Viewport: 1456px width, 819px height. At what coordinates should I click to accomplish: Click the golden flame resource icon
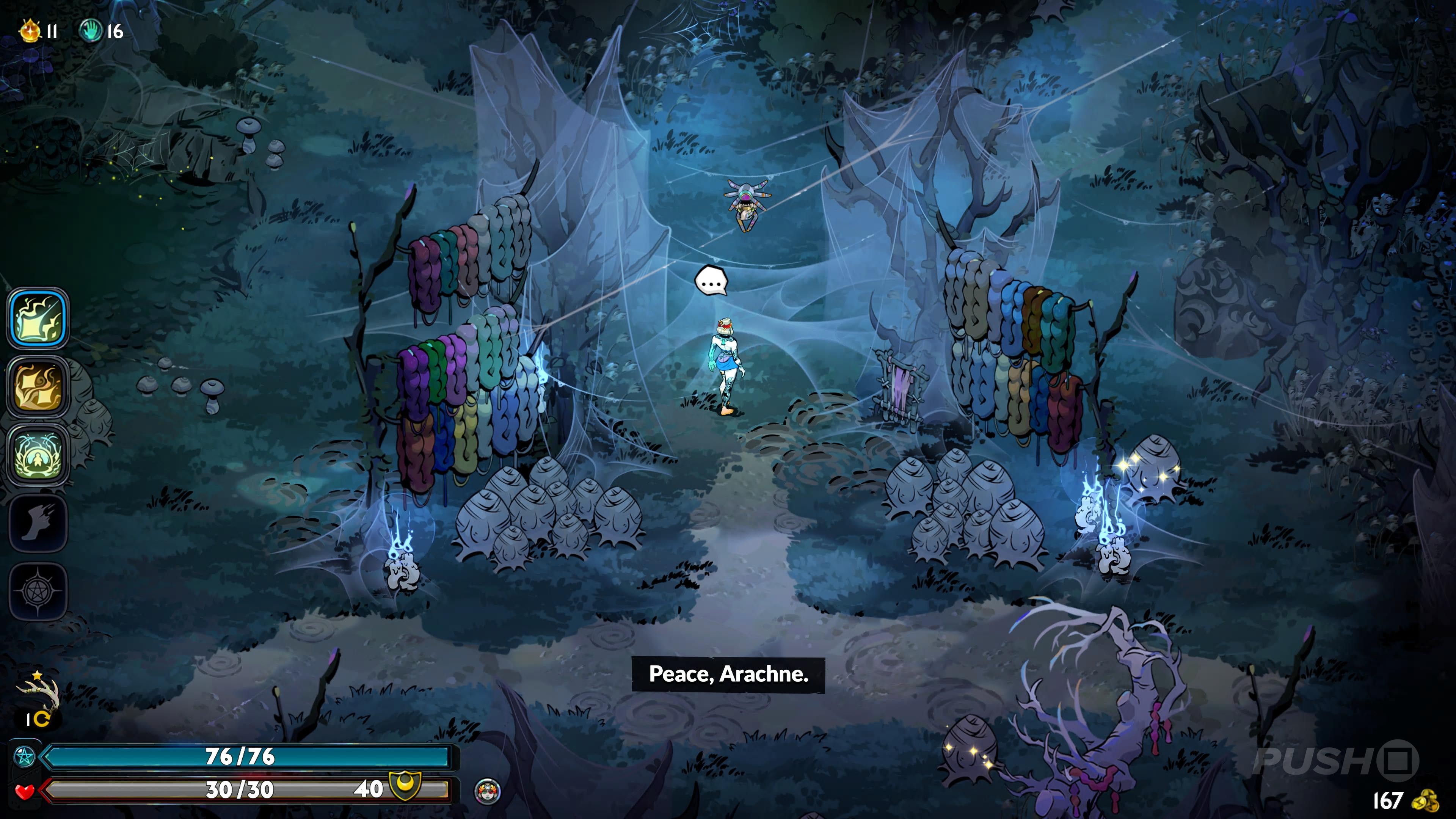pyautogui.click(x=30, y=30)
